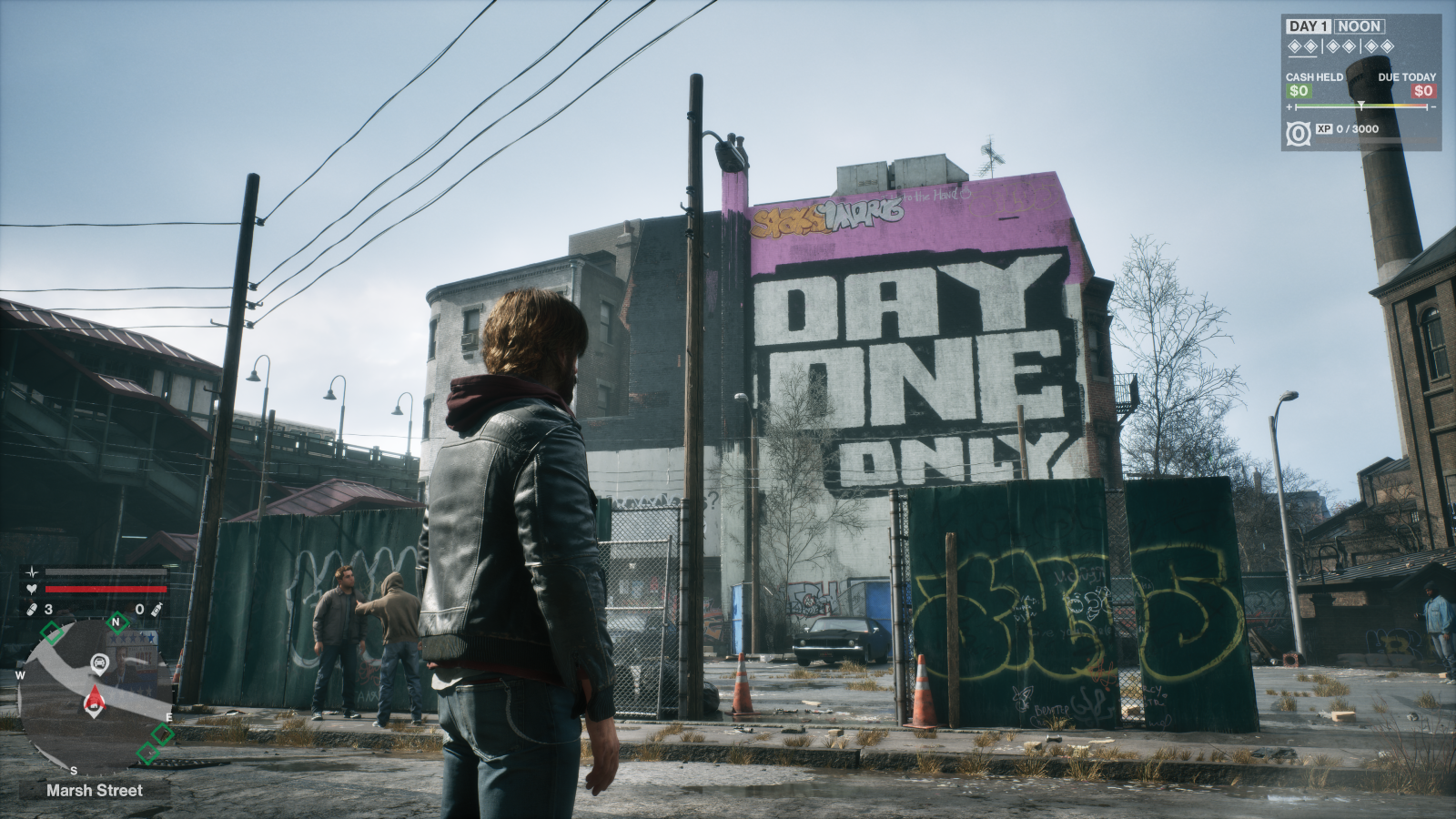Click the Day 1 indicator
The image size is (1456, 819).
pos(1308,26)
